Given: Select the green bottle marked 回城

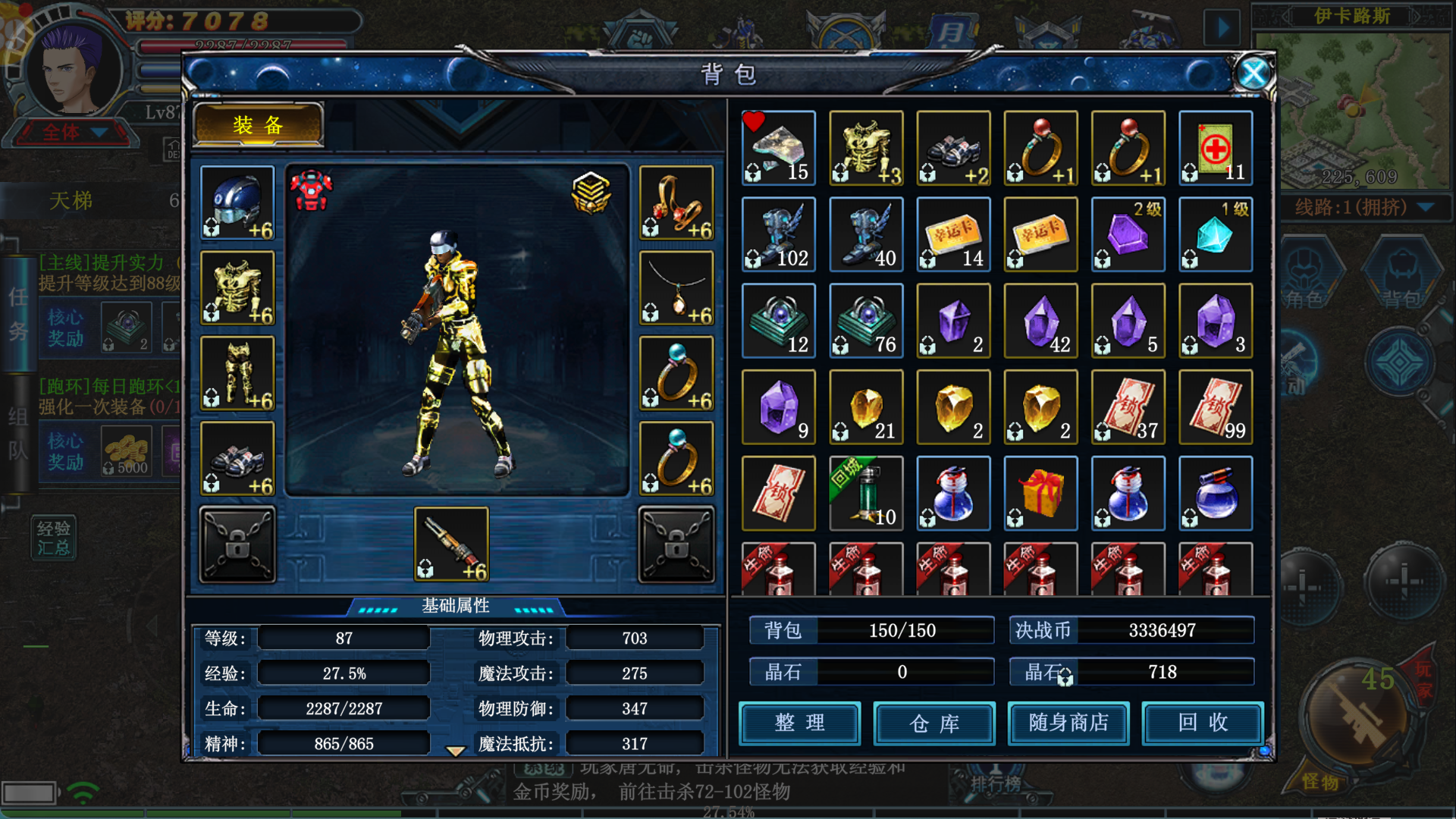Looking at the screenshot, I should [866, 494].
